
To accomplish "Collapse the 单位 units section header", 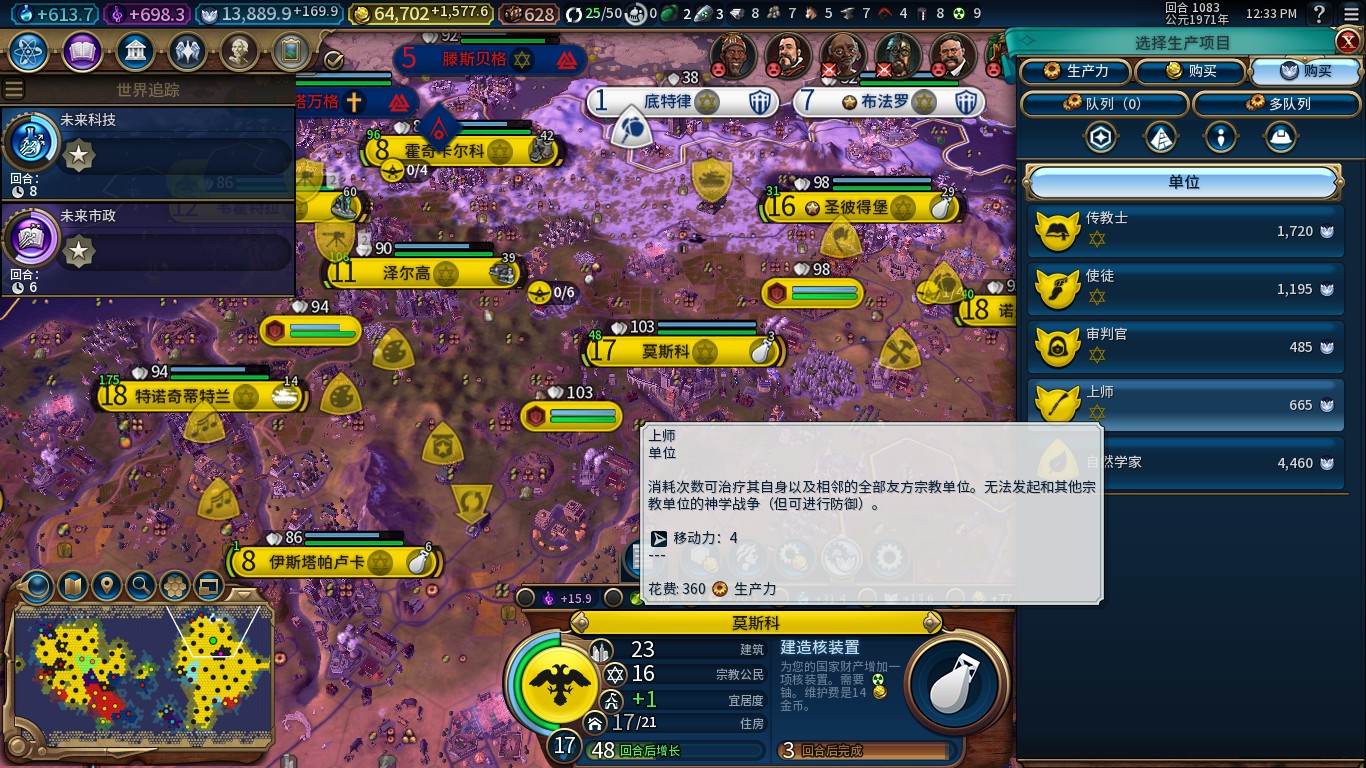I will (x=1184, y=183).
